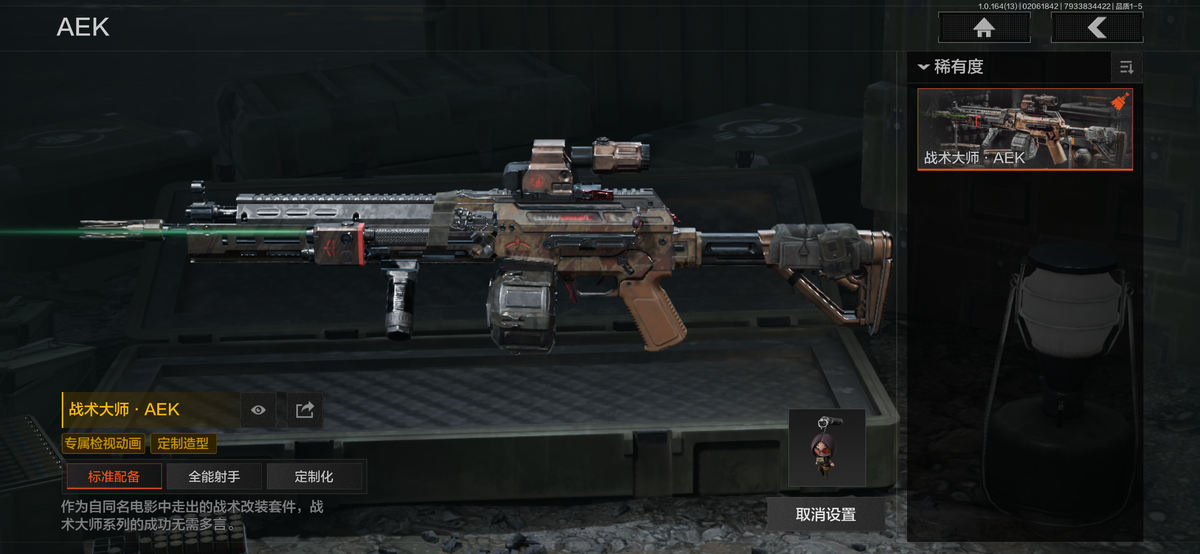The image size is (1200, 554).
Task: Open the sort order options
Action: pos(1127,67)
